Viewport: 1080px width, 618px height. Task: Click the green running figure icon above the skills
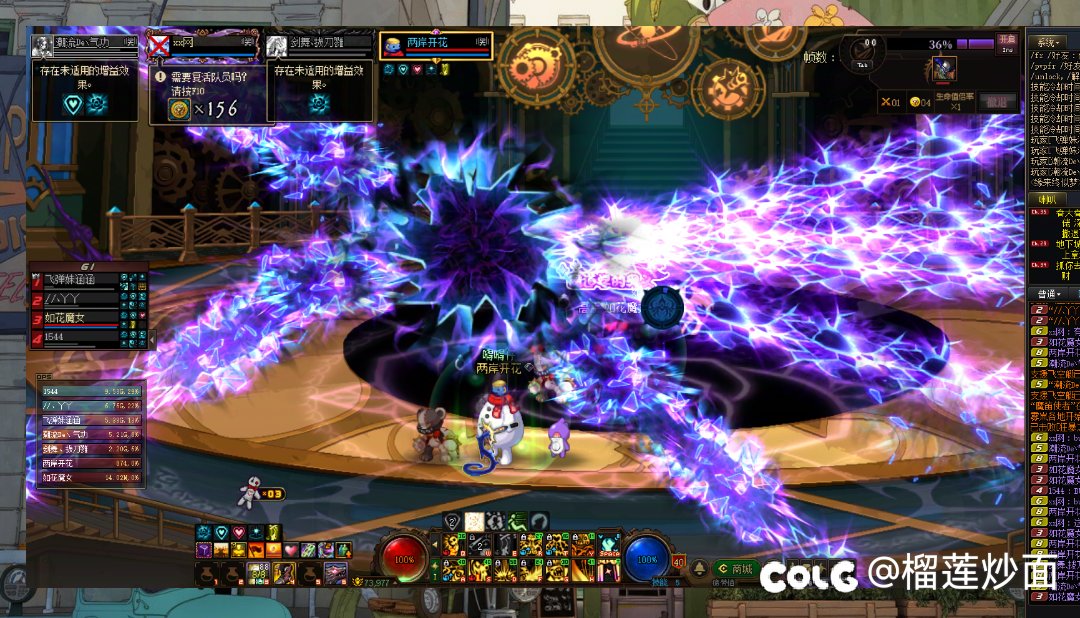(518, 520)
